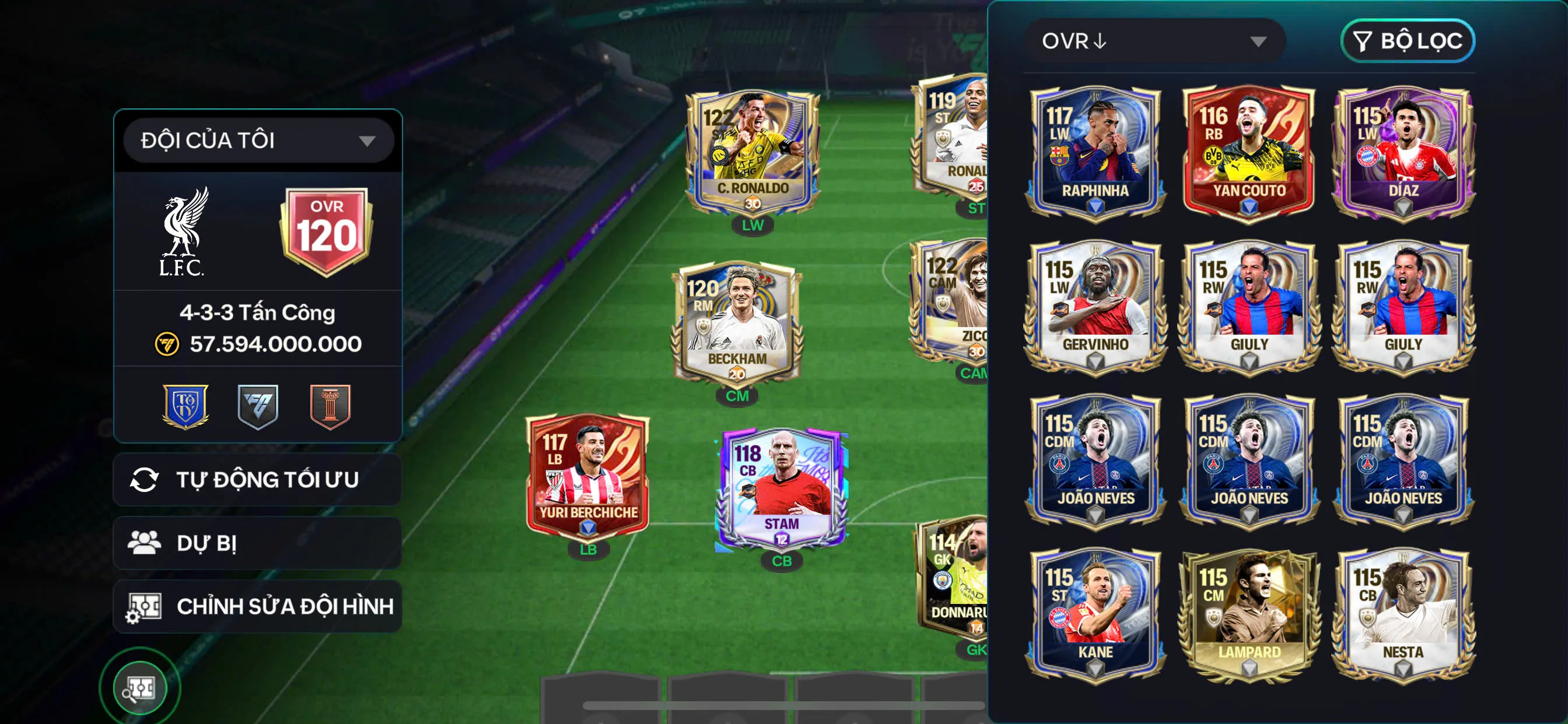Click the silver FC badge icon
Viewport: 1568px width, 724px height.
tap(258, 407)
